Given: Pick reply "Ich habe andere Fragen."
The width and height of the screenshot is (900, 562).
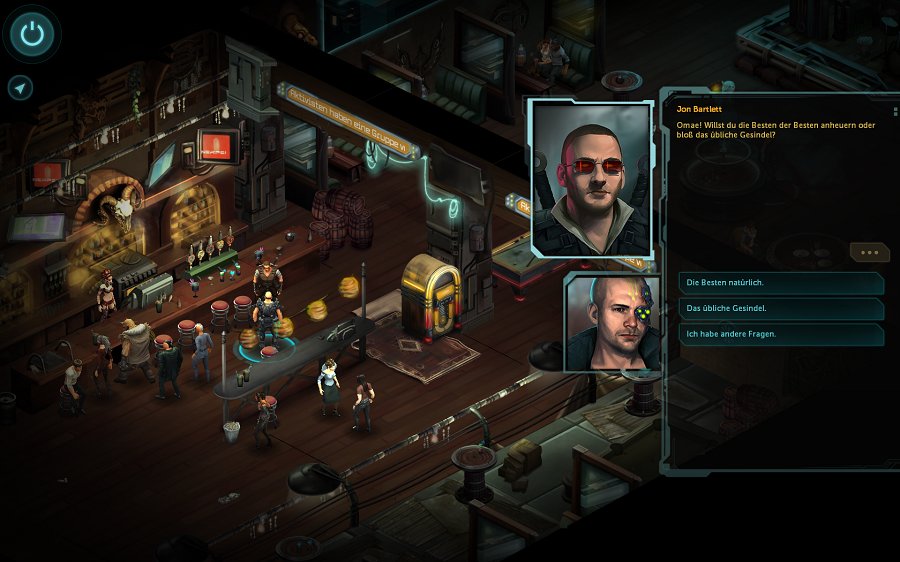Looking at the screenshot, I should pyautogui.click(x=780, y=334).
